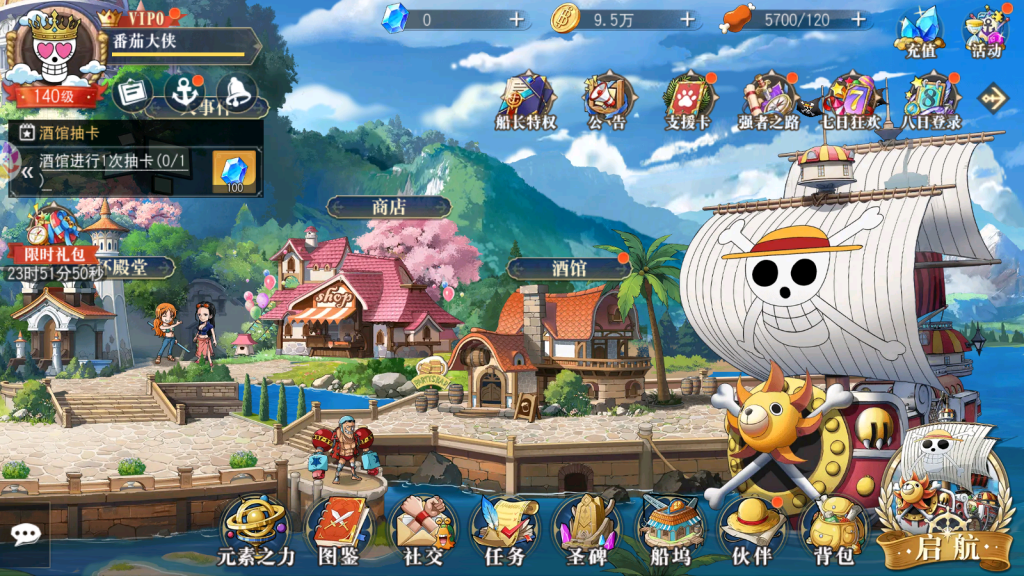Open 船长特权 captain privileges

[x=526, y=102]
